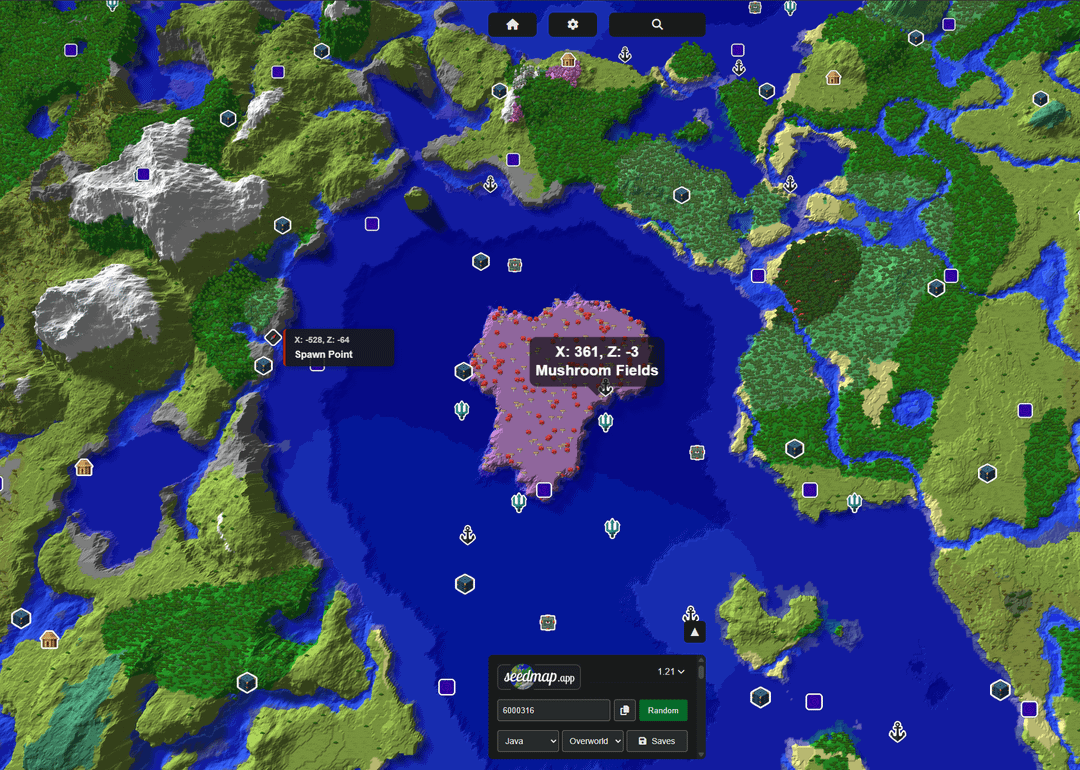The height and width of the screenshot is (770, 1080).
Task: Change the 1.21 version selector
Action: click(671, 672)
